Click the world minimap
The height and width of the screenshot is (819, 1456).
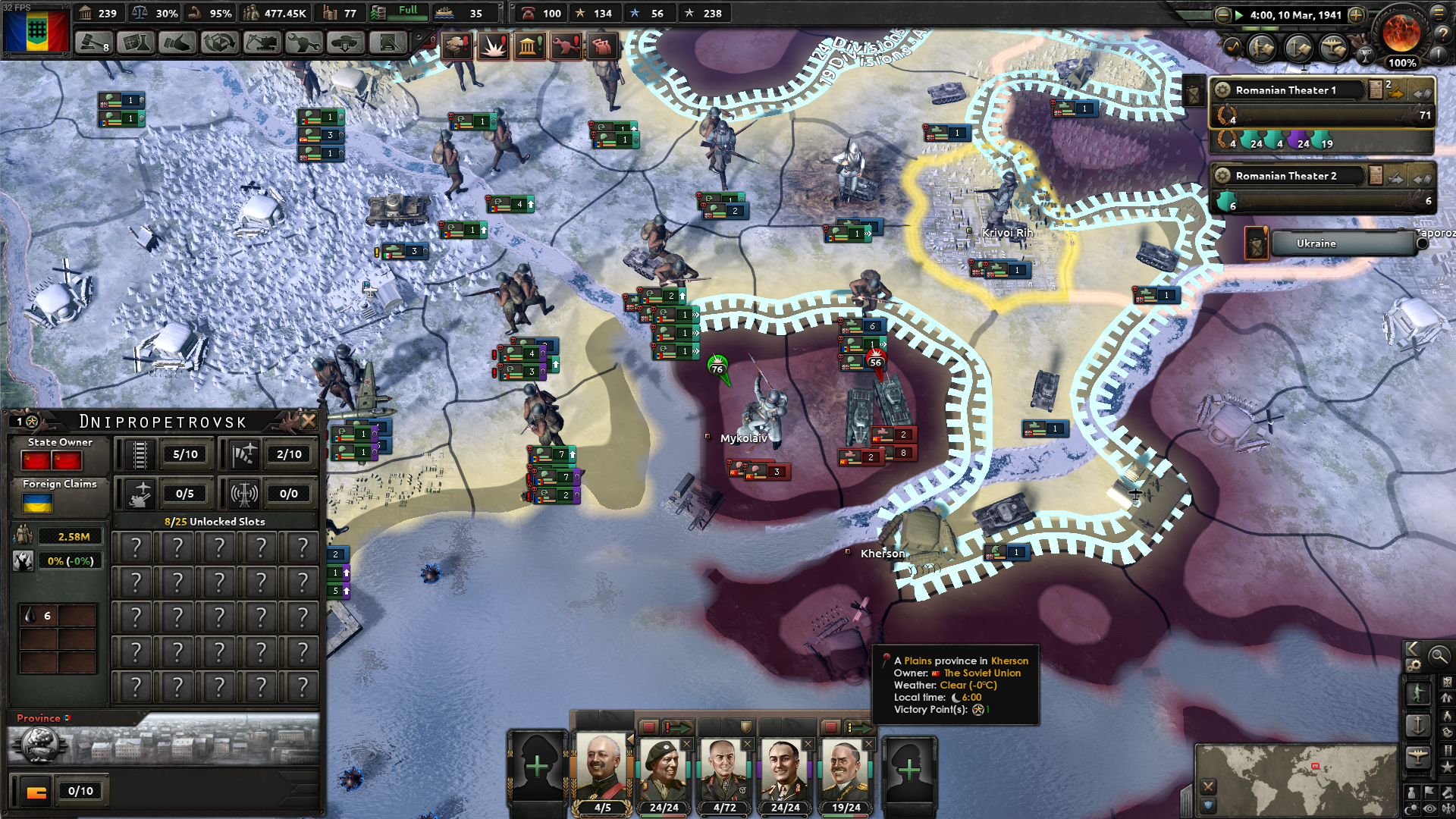1296,779
